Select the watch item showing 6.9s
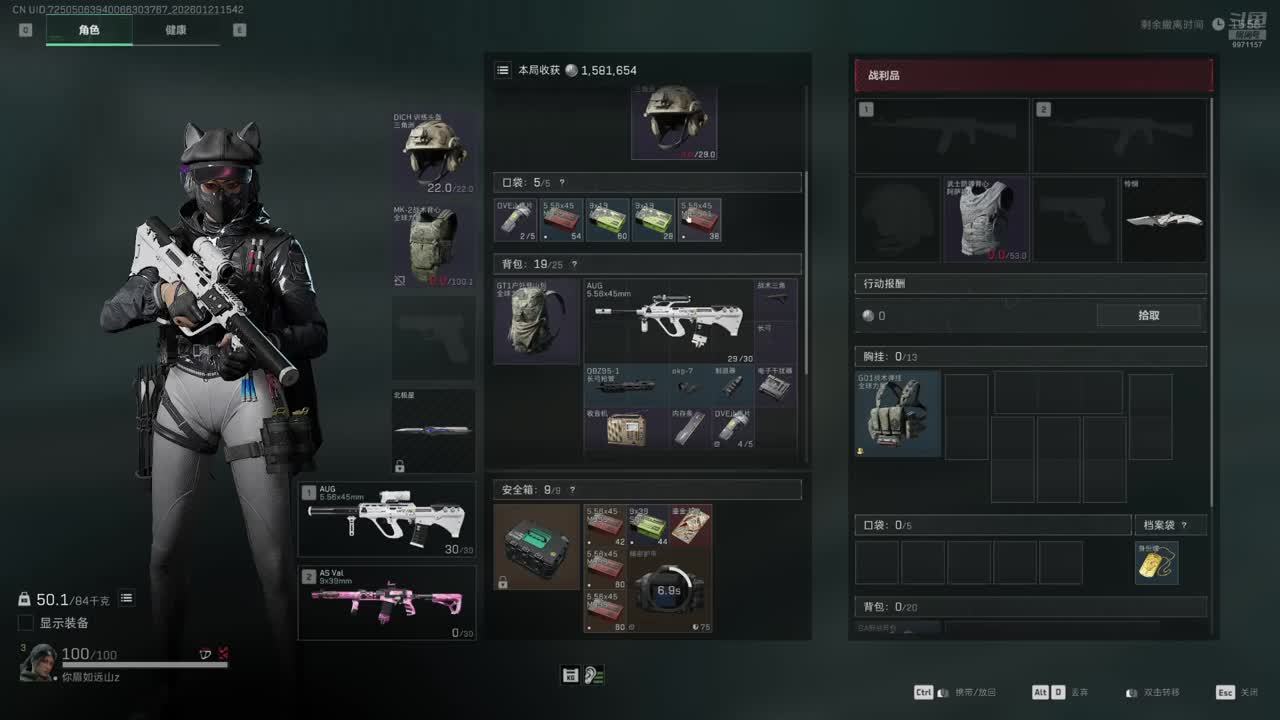The image size is (1280, 720). [669, 590]
